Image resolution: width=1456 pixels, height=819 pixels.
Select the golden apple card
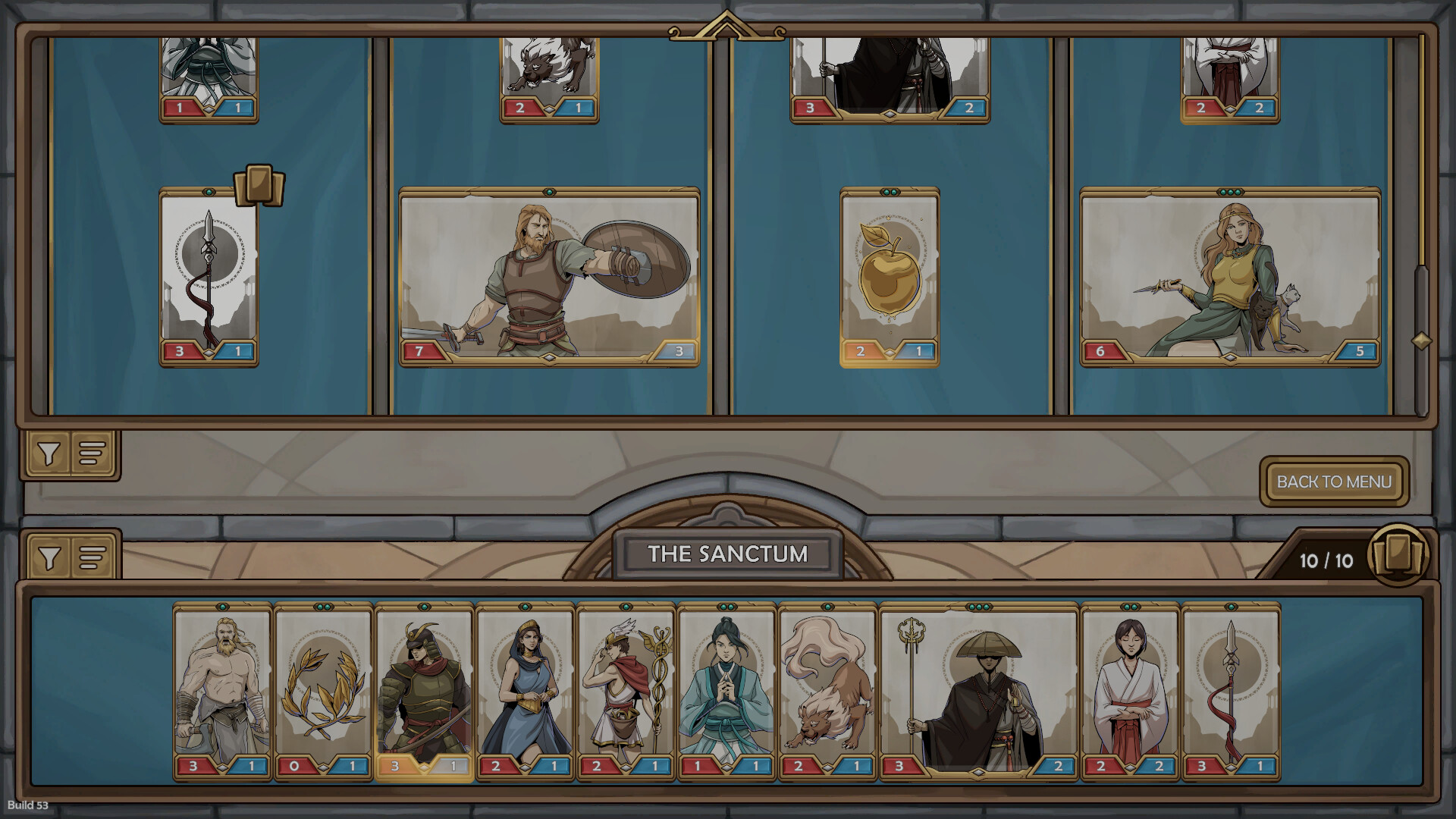[x=887, y=277]
